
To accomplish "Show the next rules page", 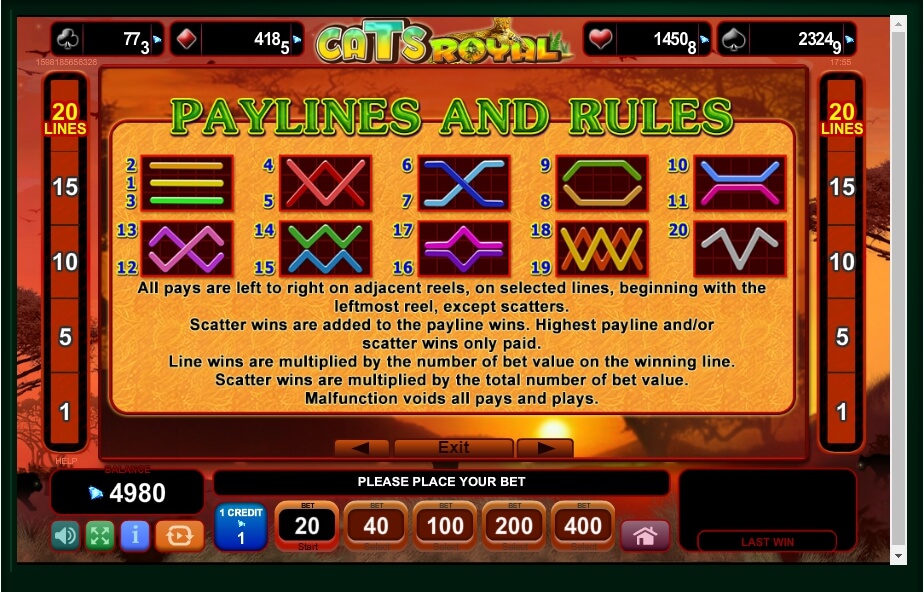I will [544, 447].
